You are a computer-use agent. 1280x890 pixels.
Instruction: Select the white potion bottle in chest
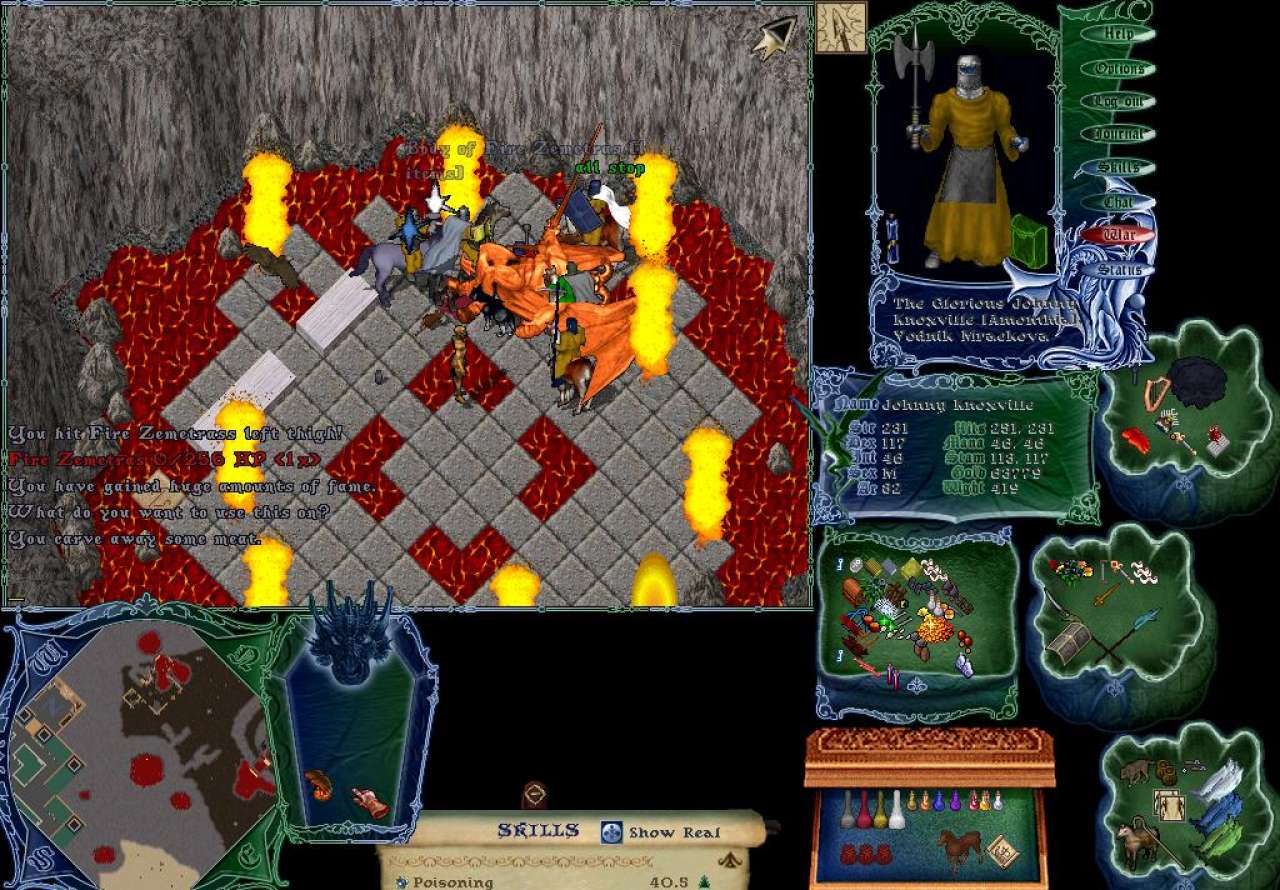coord(897,810)
